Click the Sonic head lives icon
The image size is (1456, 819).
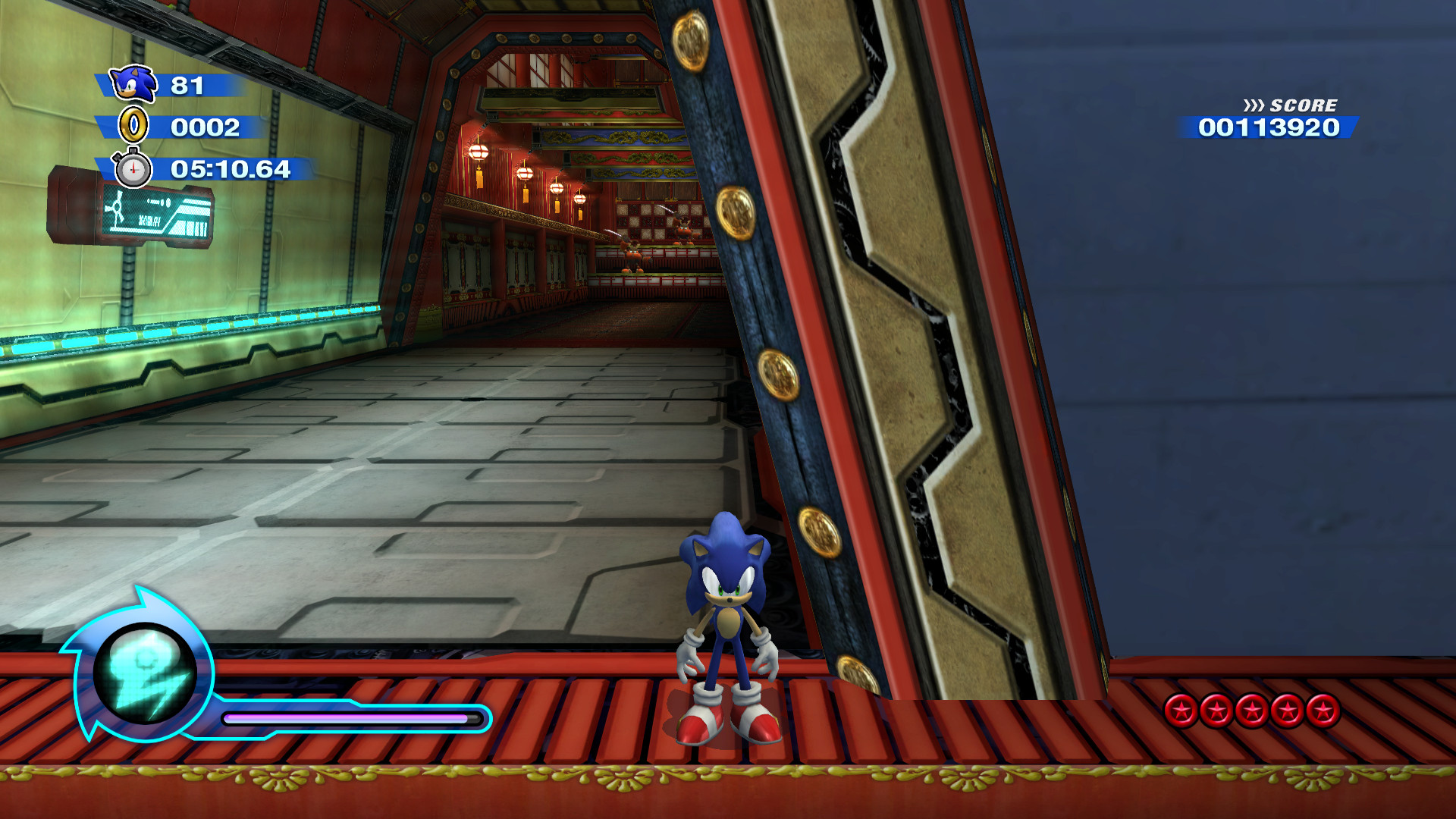pos(133,85)
